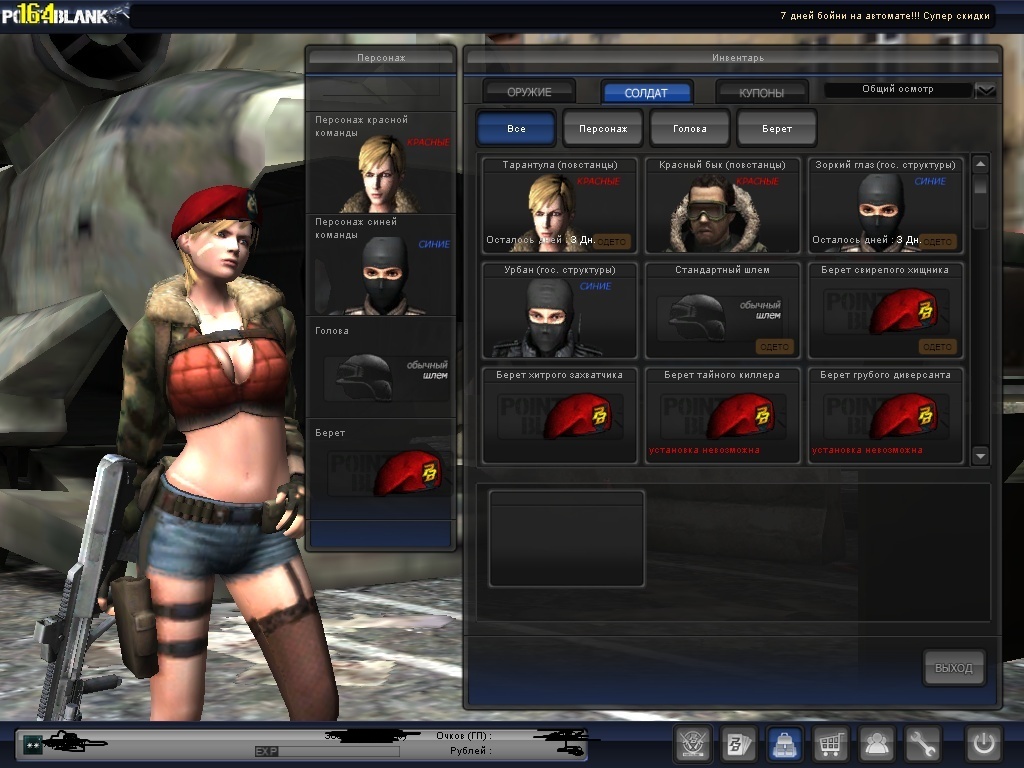
Task: Open the shop cart icon
Action: point(830,744)
